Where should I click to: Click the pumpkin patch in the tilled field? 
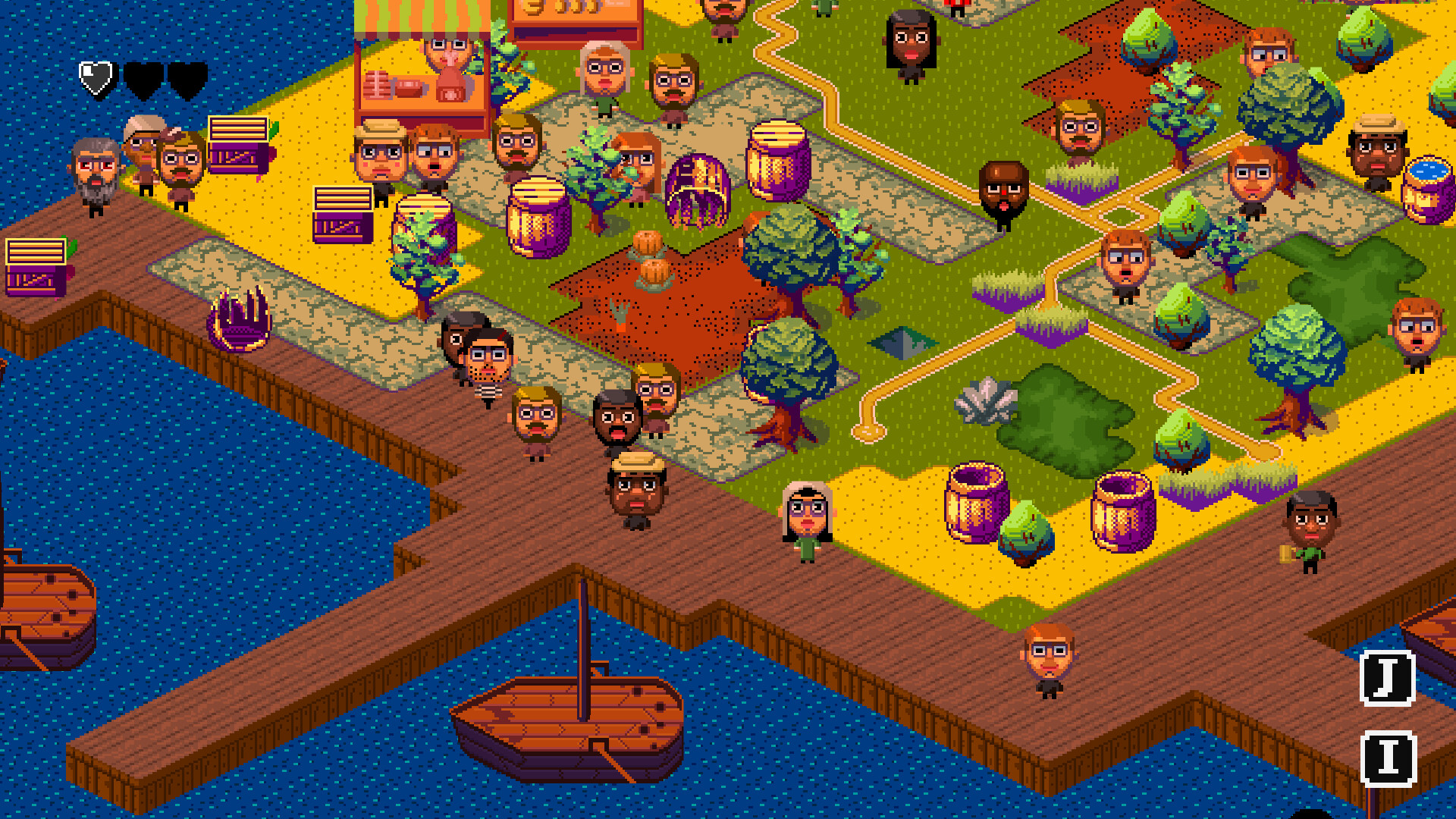(652, 258)
